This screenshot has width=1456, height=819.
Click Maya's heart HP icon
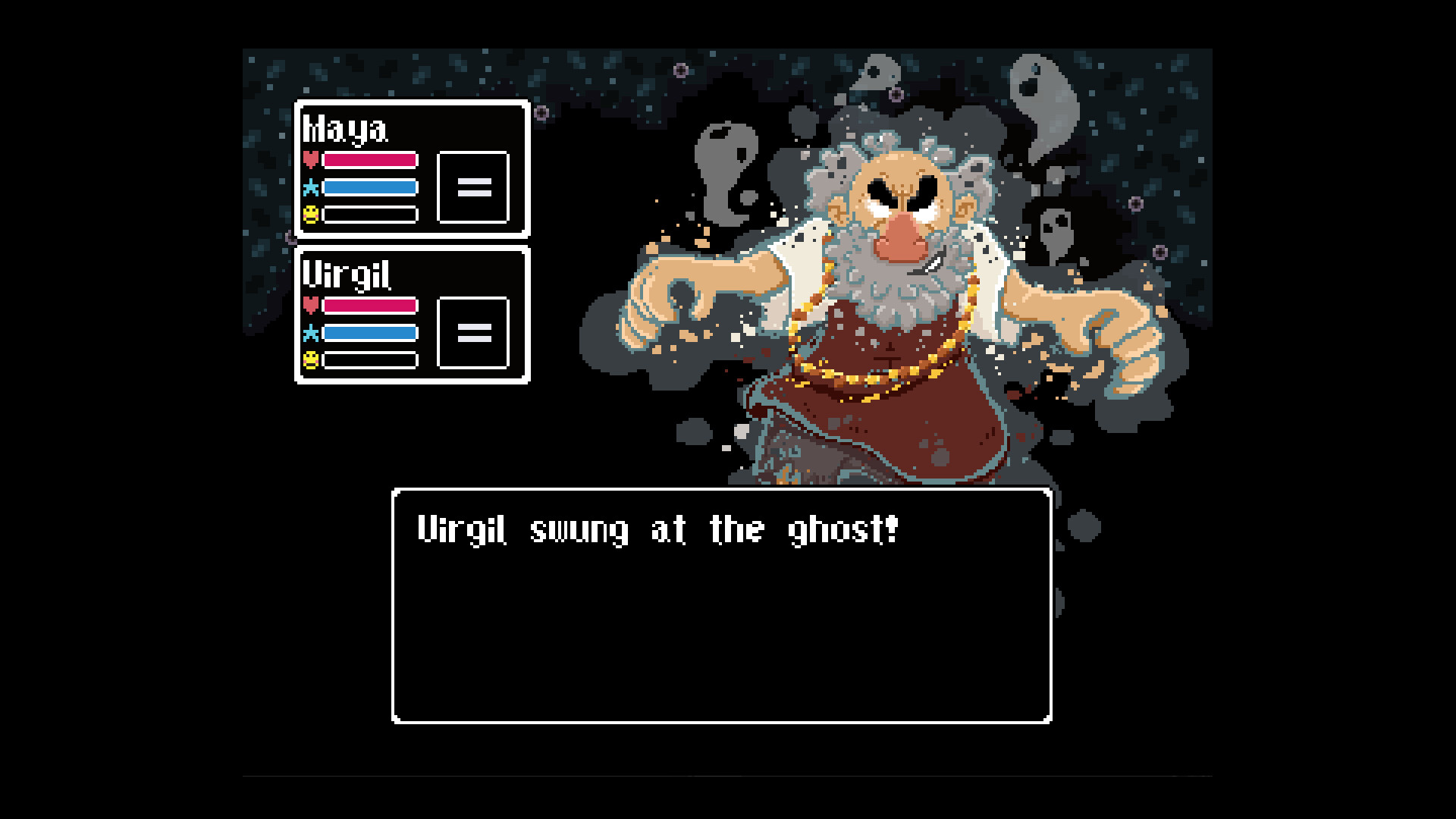click(310, 158)
